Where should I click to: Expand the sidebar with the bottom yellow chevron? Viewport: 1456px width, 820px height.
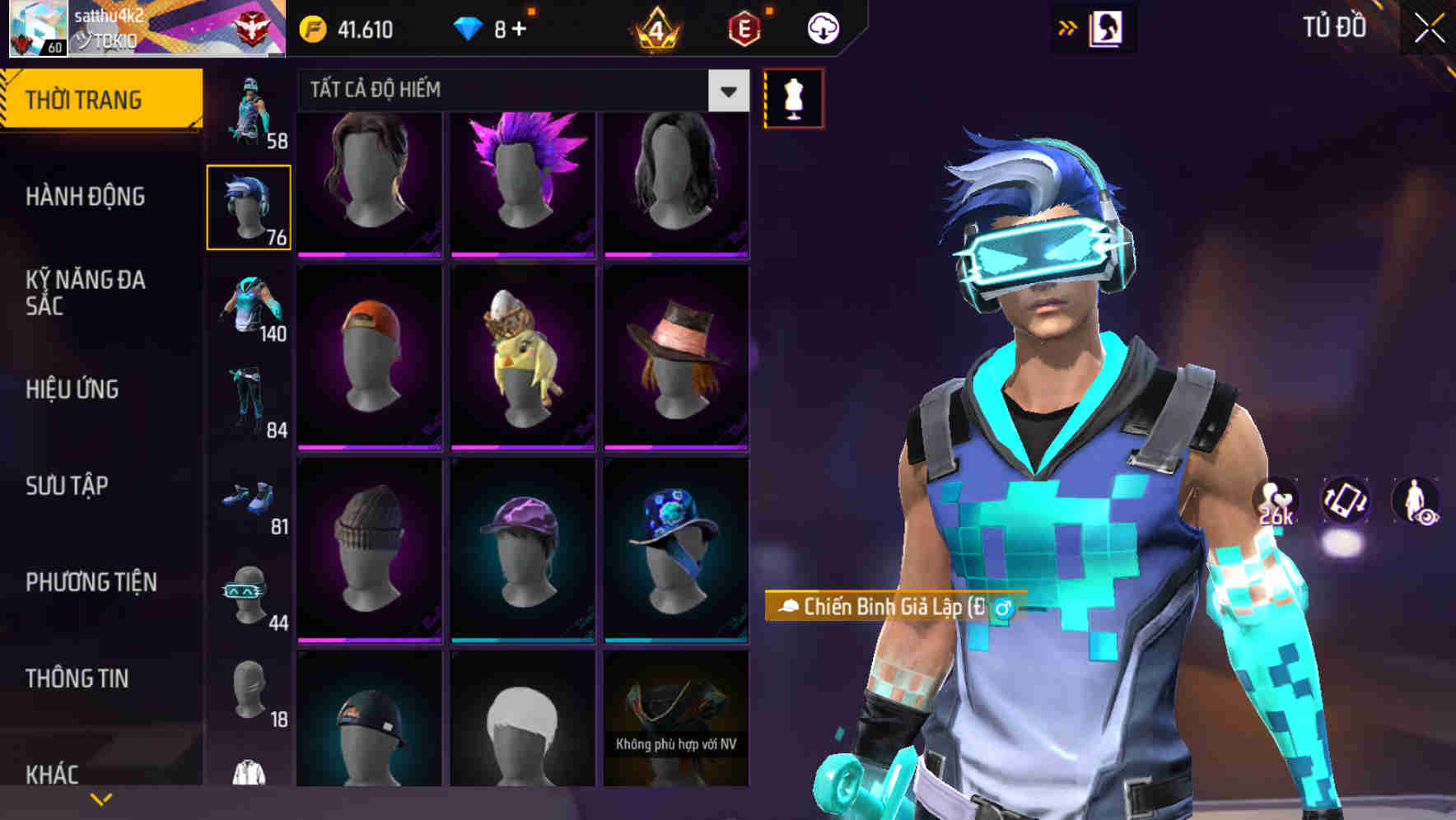click(101, 798)
